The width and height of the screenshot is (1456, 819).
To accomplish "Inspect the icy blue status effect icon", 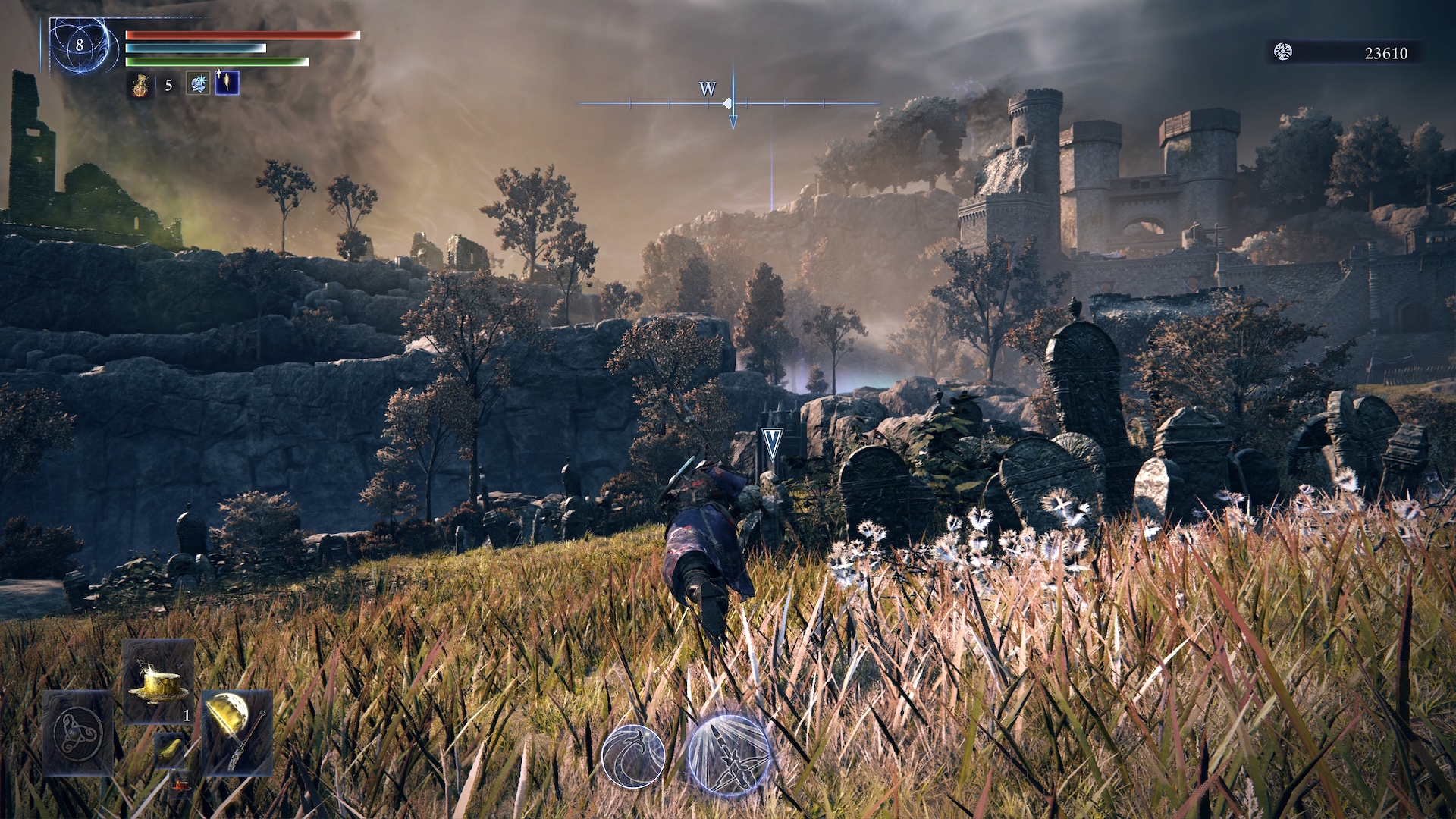I will pos(198,83).
